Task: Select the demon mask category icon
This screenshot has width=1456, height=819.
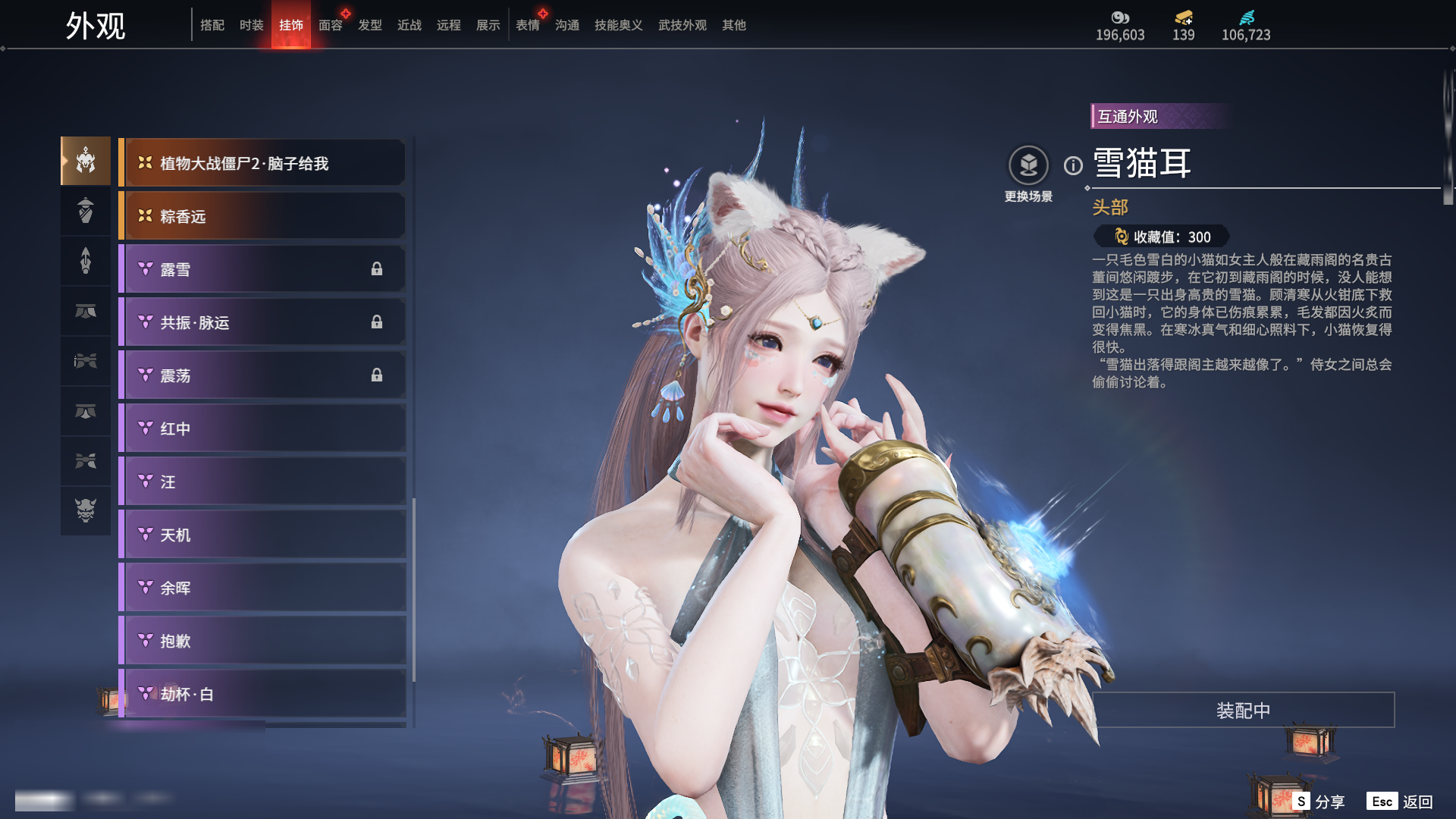Action: (x=86, y=510)
